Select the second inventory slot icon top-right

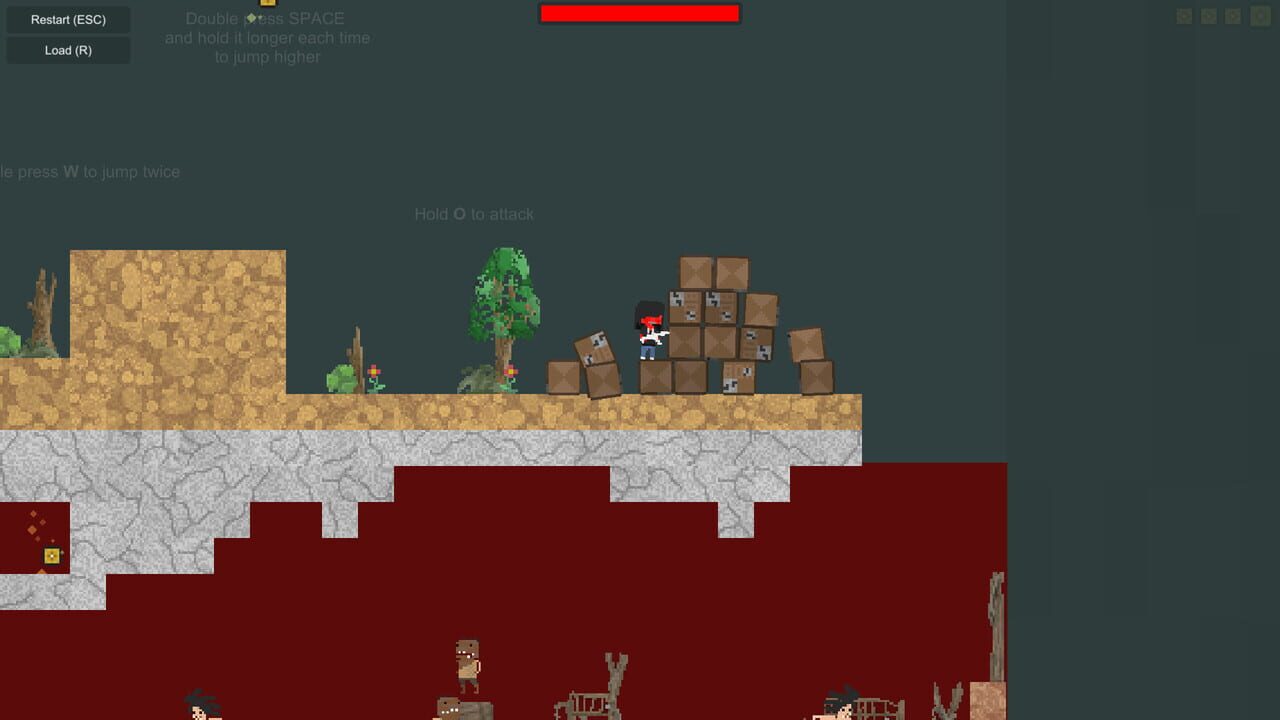pyautogui.click(x=1208, y=16)
